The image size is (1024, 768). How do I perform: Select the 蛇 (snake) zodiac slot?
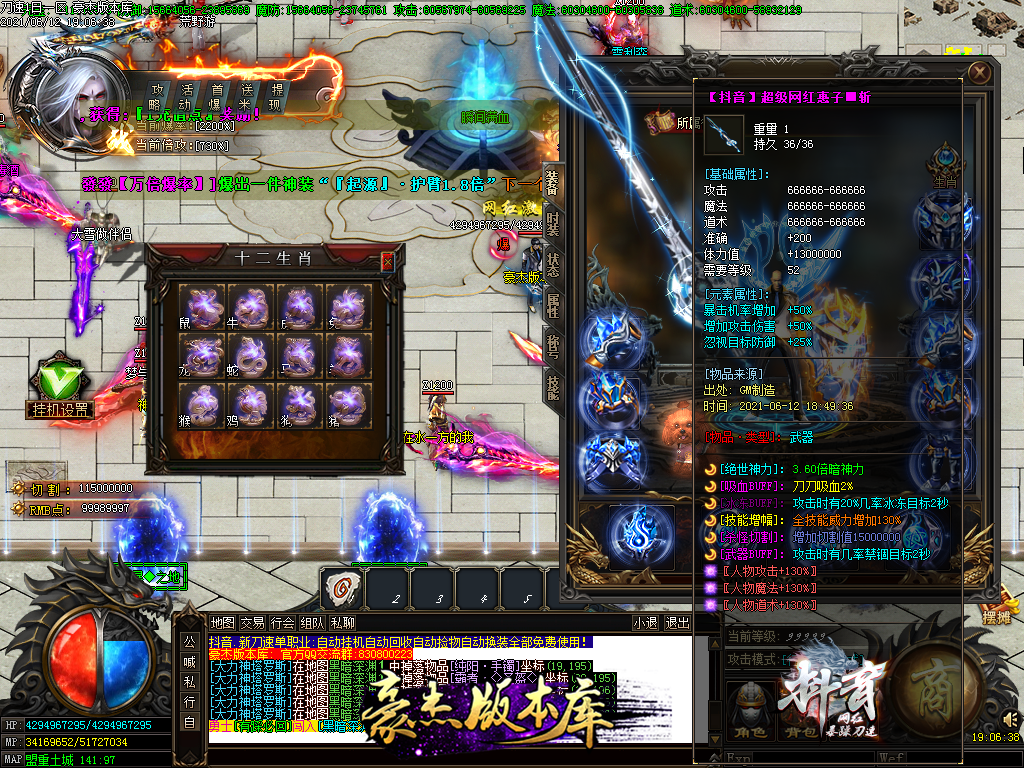[x=253, y=356]
